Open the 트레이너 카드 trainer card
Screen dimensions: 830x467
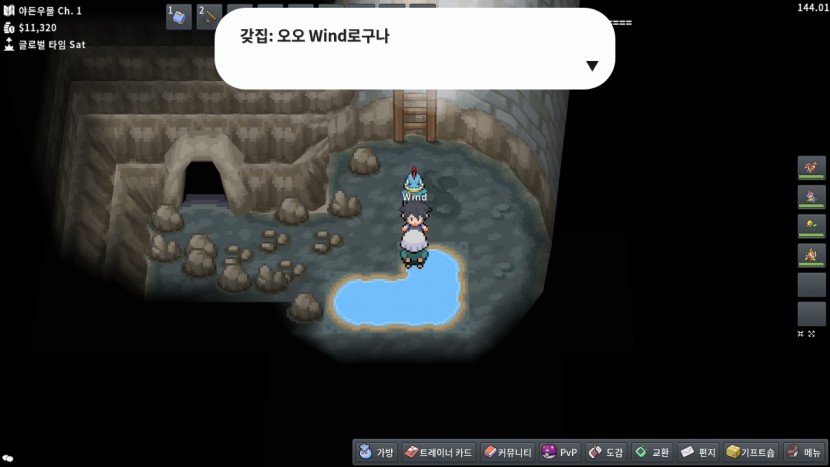[x=437, y=453]
